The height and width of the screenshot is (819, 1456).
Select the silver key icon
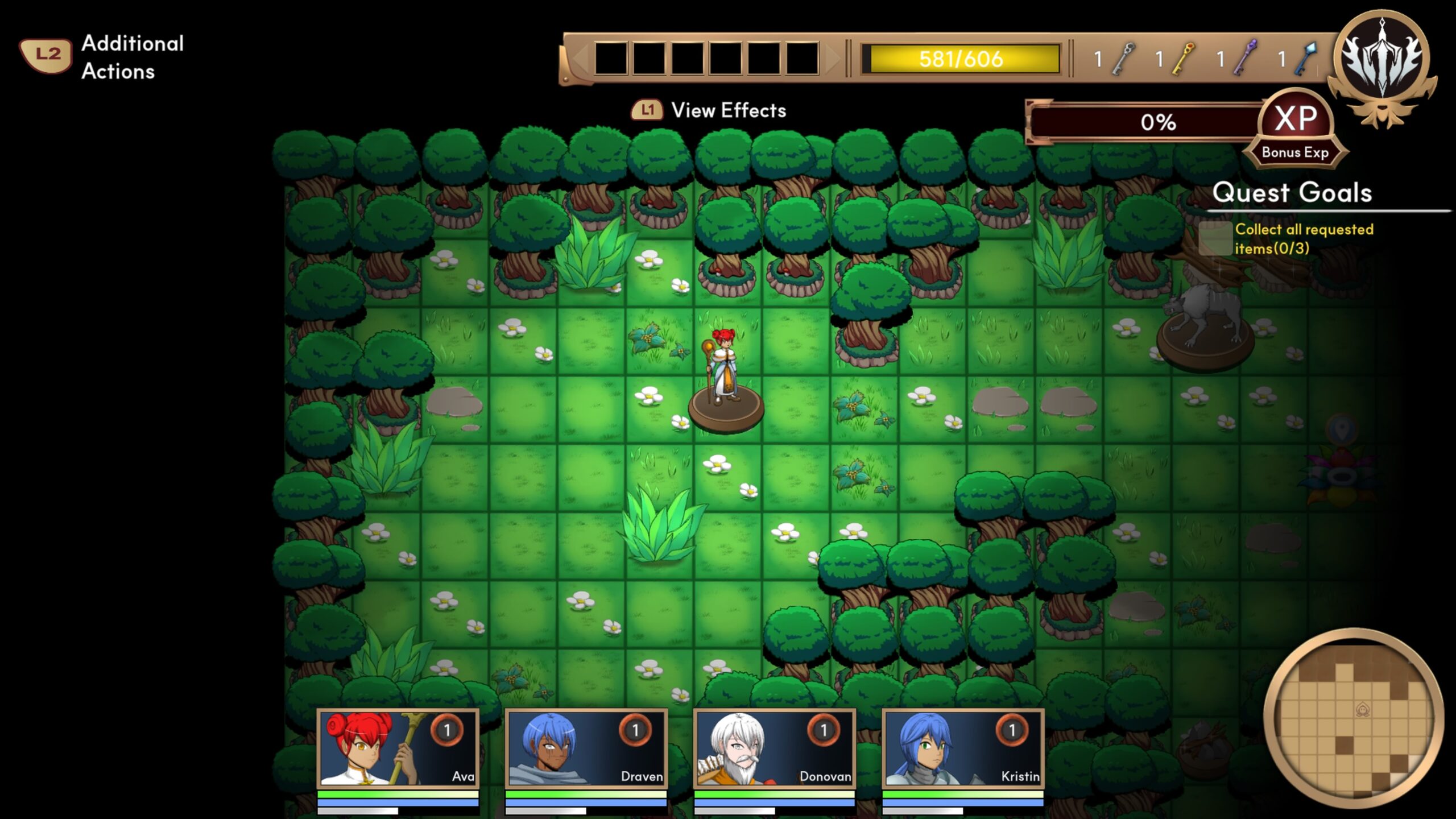[1124, 59]
